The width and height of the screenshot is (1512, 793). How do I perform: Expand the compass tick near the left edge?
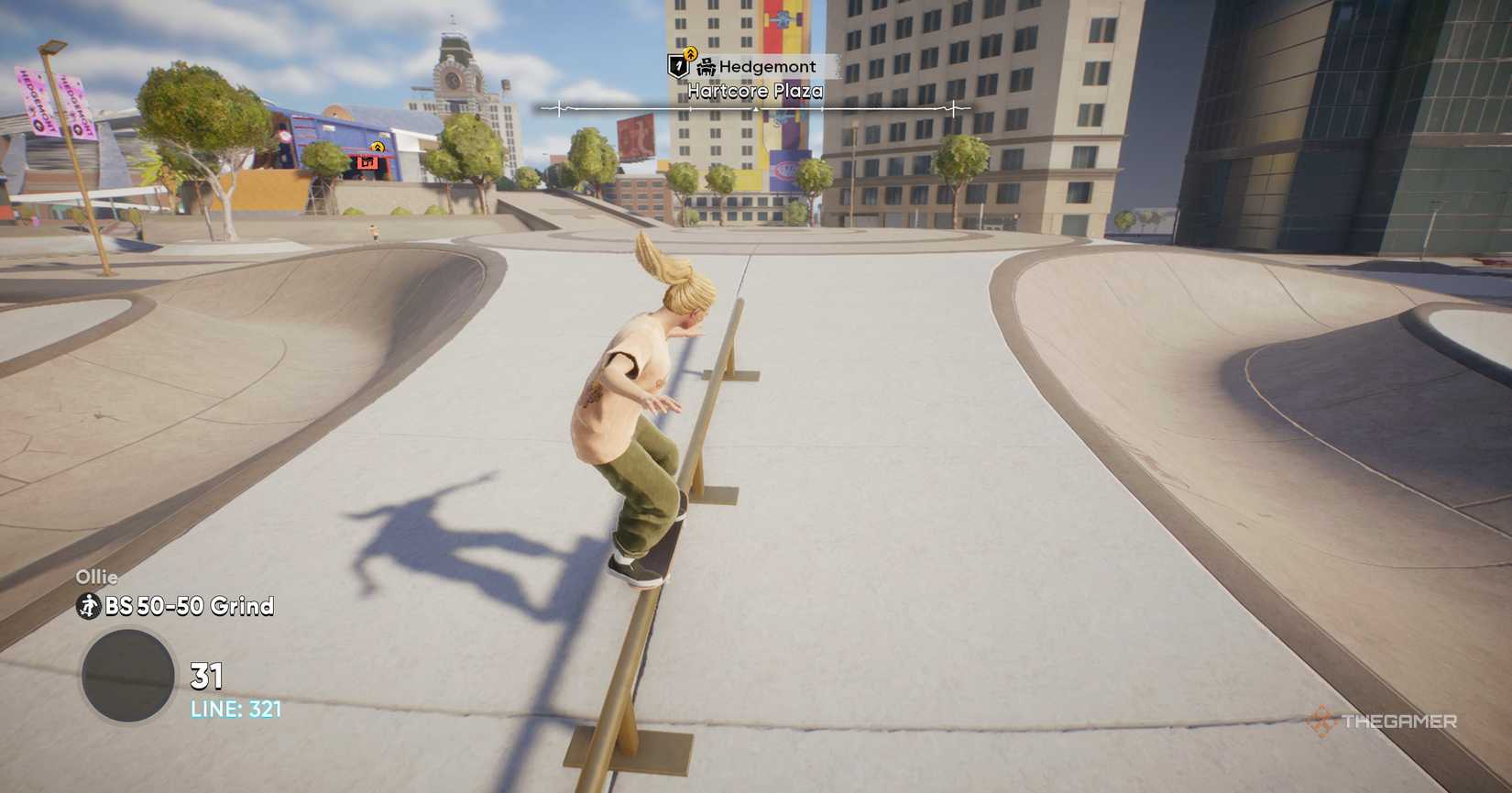(559, 107)
